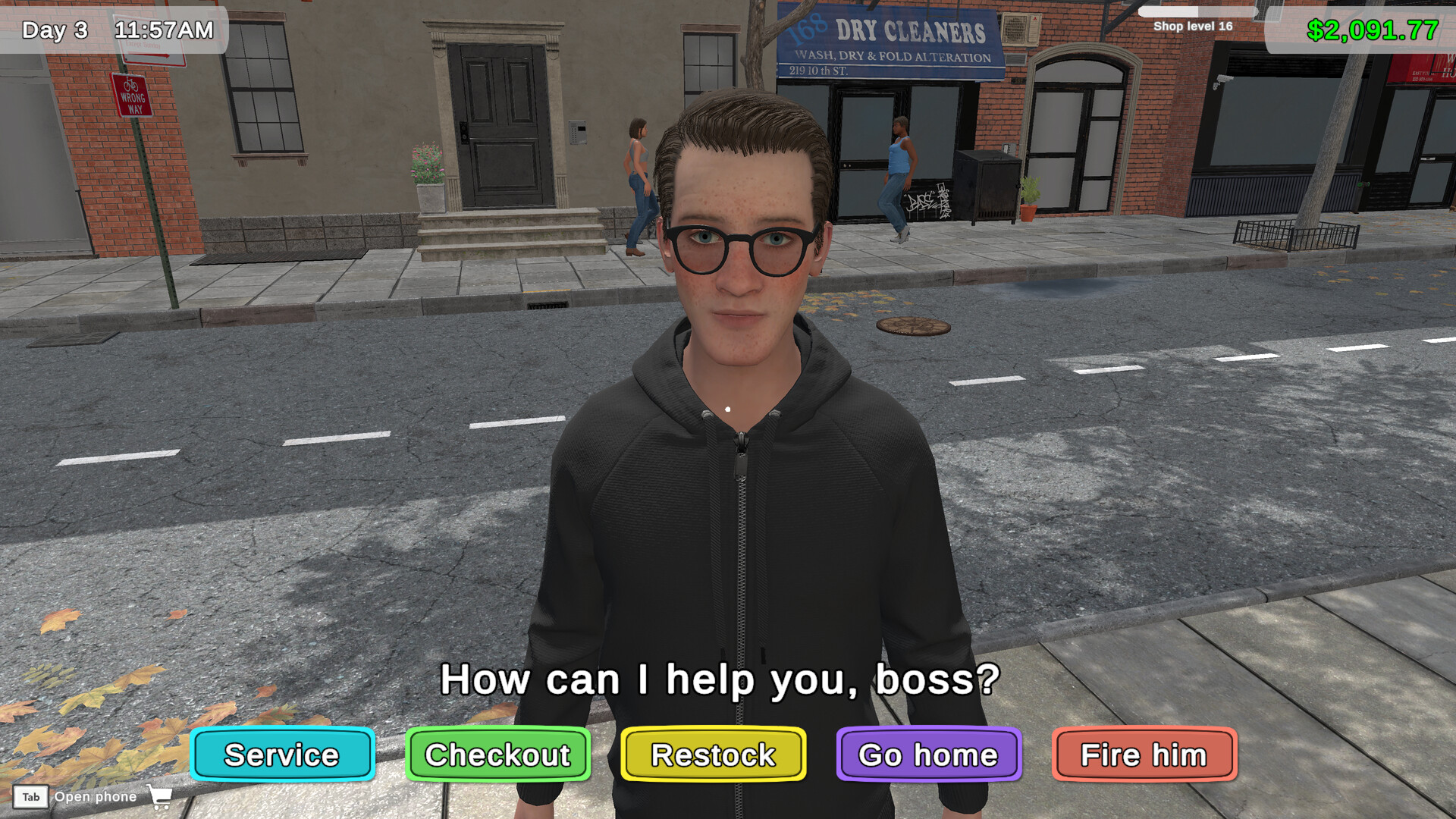Open the phone via Open phone label
This screenshot has height=819, width=1456.
(96, 797)
